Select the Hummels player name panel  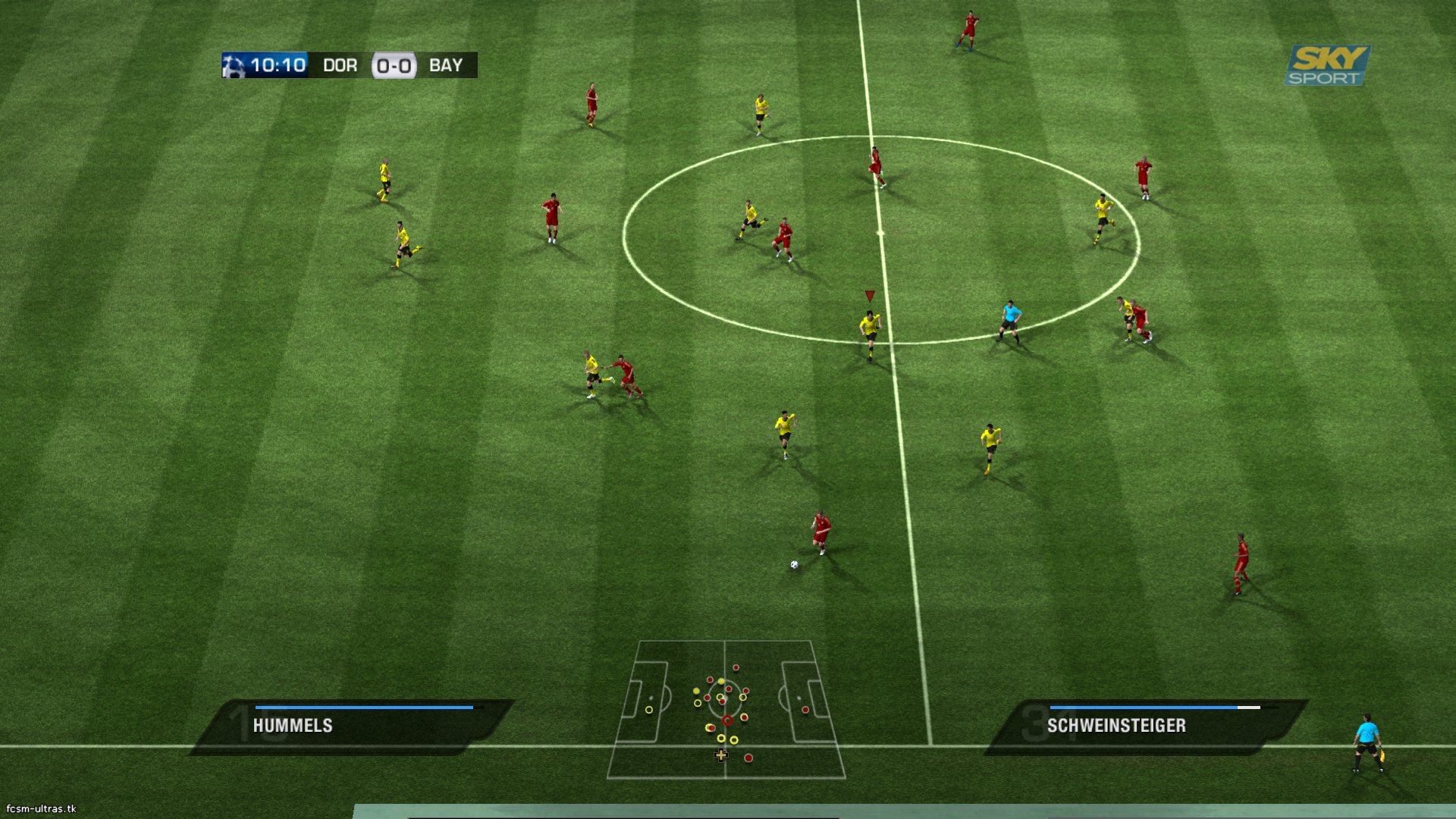click(x=353, y=726)
